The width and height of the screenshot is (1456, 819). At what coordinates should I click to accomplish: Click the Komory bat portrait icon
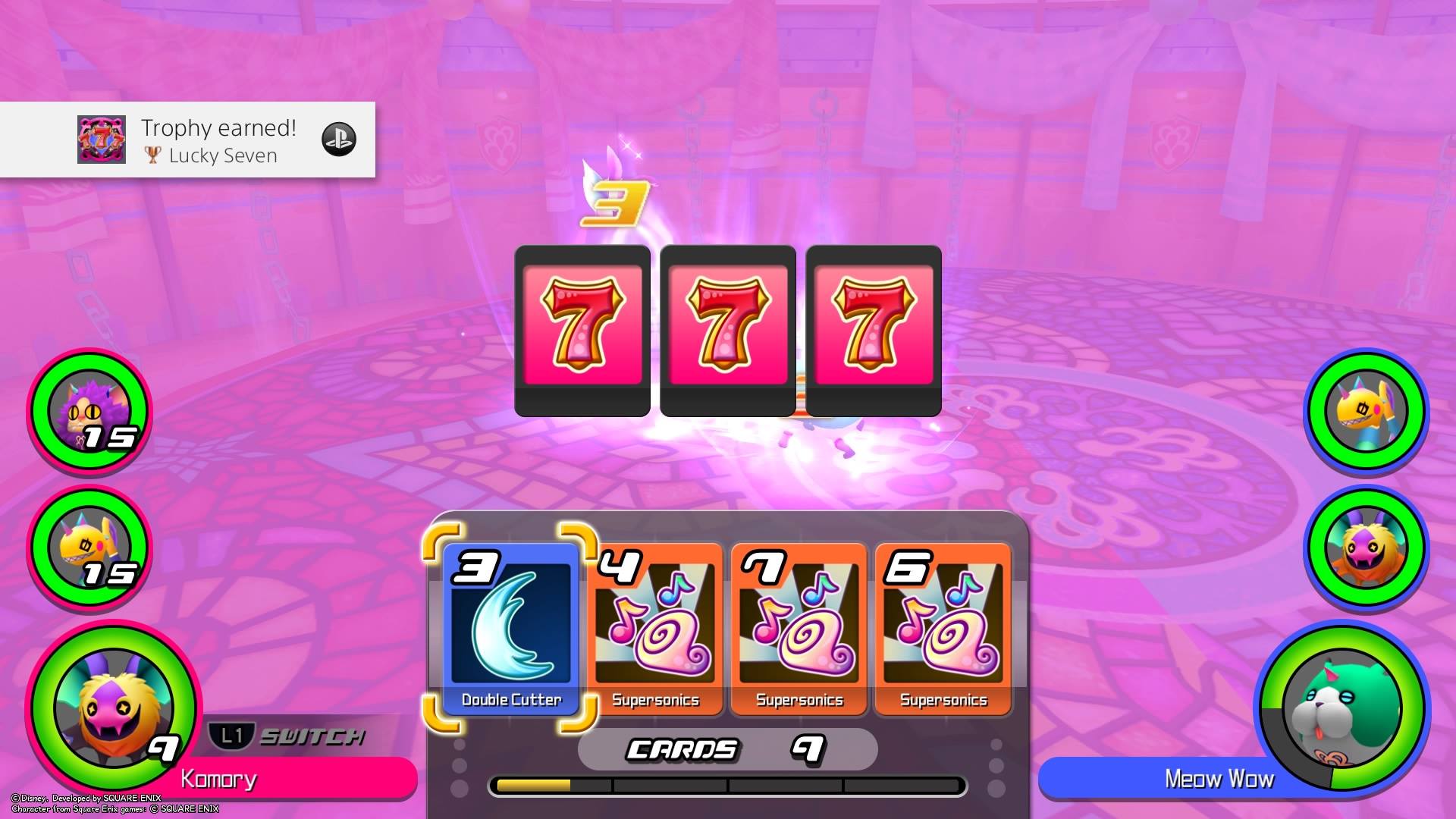[x=106, y=705]
